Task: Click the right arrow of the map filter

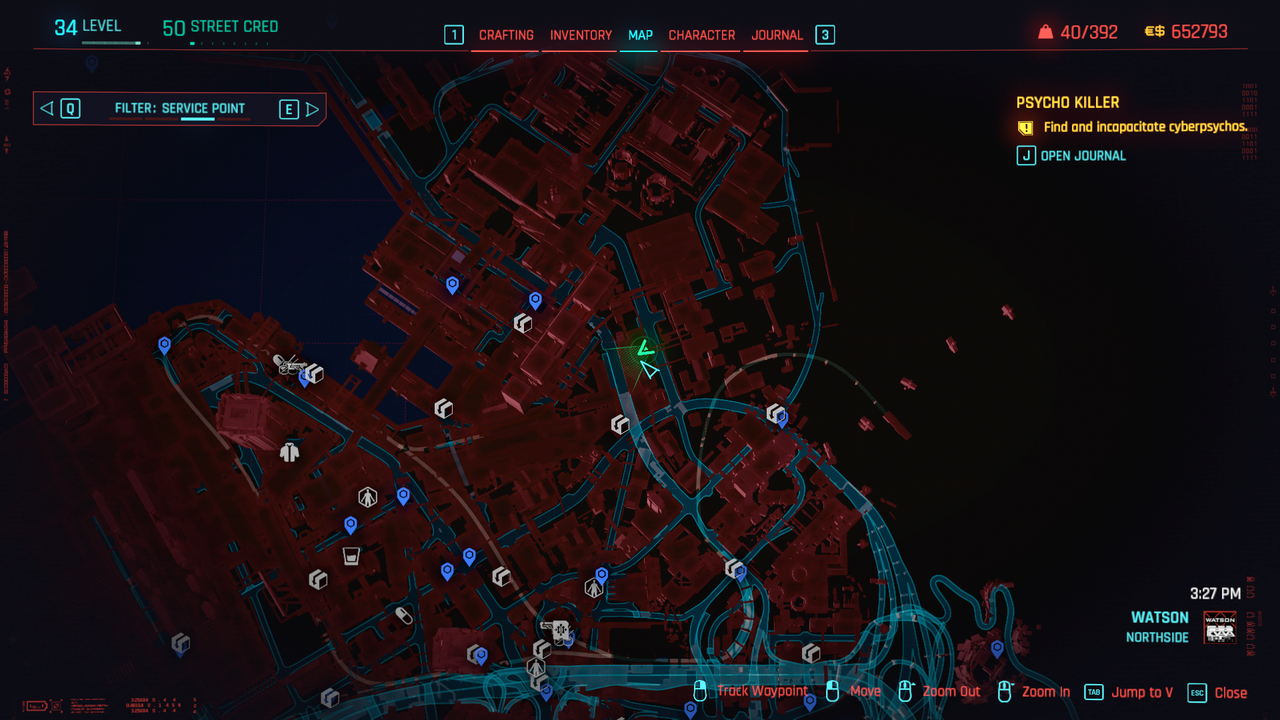Action: [313, 109]
